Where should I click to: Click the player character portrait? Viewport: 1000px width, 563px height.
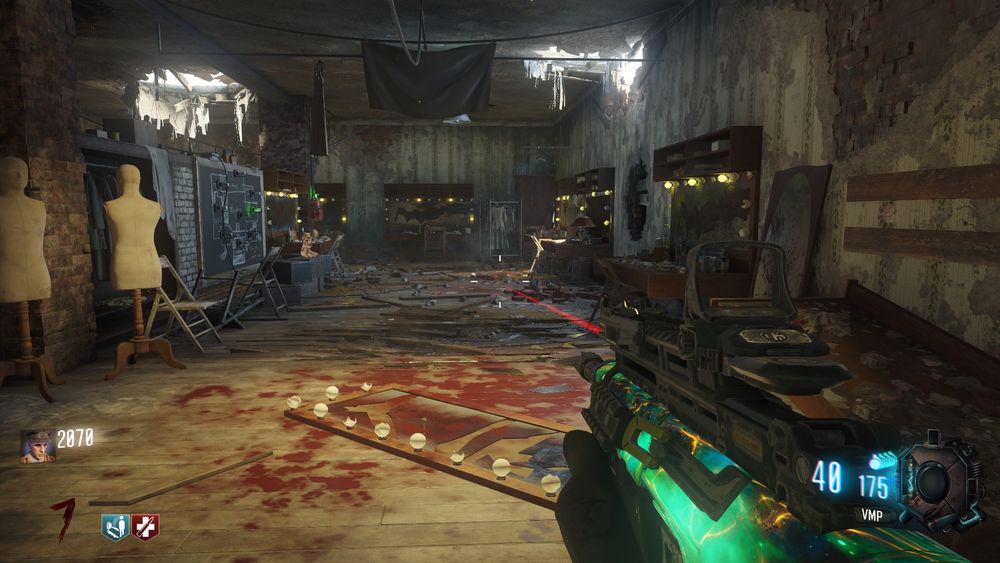[37, 446]
